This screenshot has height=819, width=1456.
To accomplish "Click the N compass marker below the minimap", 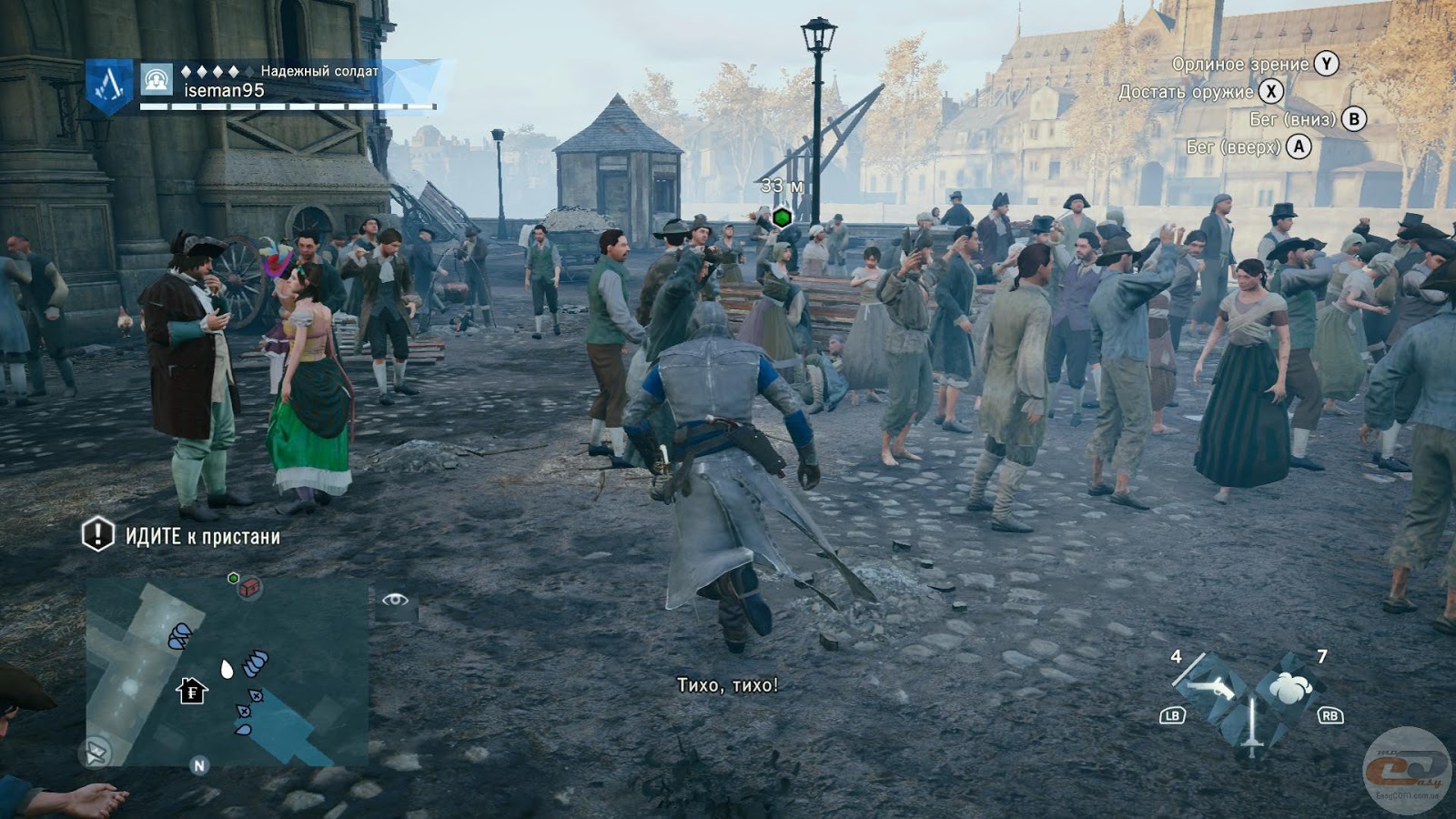I will click(x=199, y=765).
